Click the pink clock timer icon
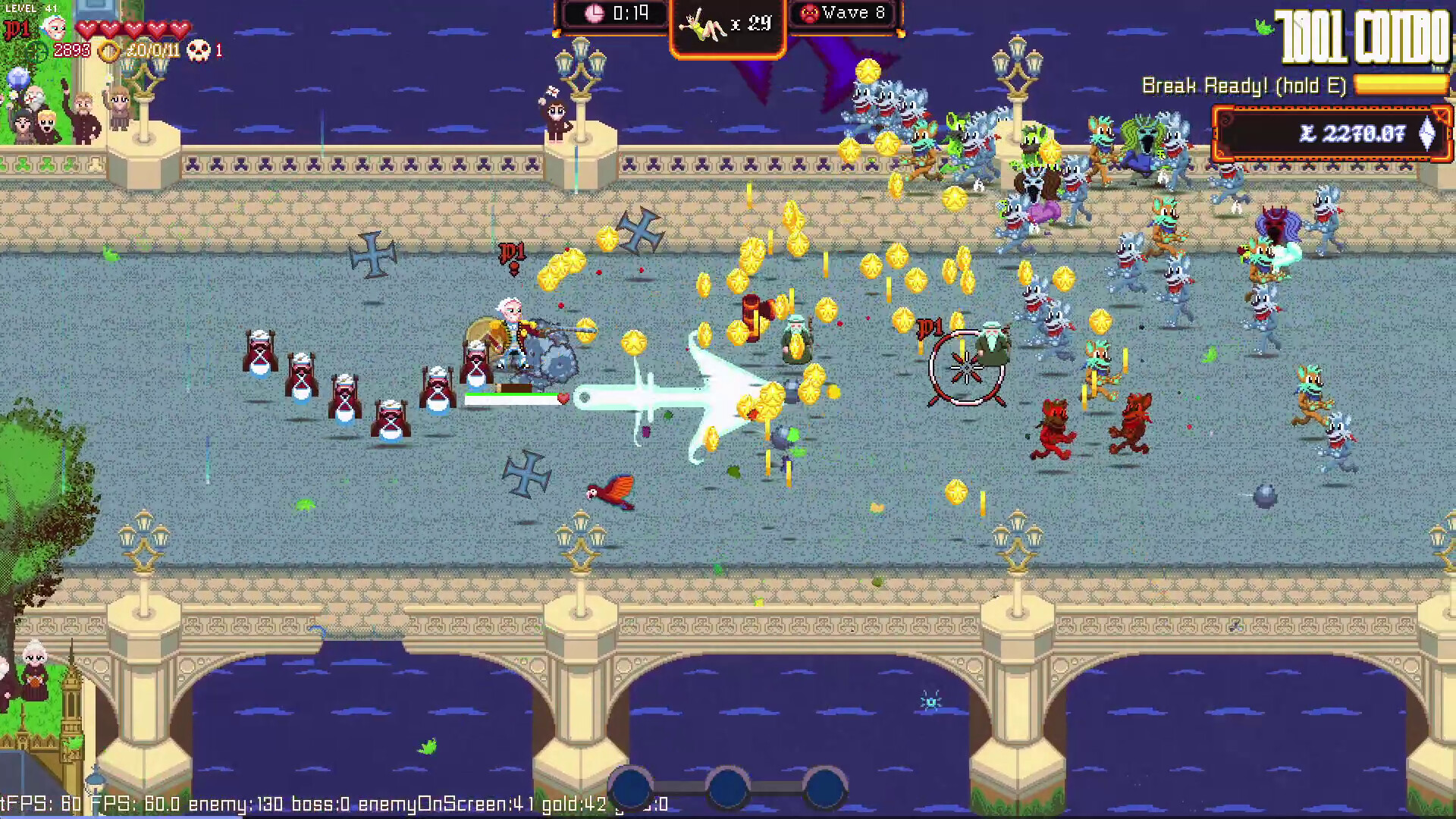Viewport: 1456px width, 819px height. pyautogui.click(x=596, y=13)
